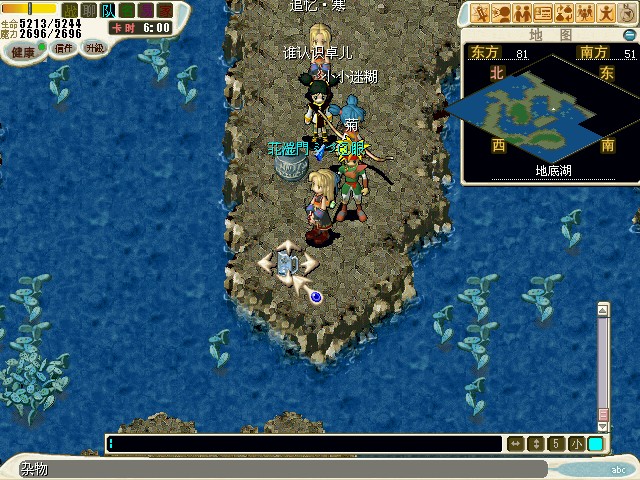Toggle the 名 name card button
Image resolution: width=640 pixels, height=480 pixels.
[x=125, y=10]
